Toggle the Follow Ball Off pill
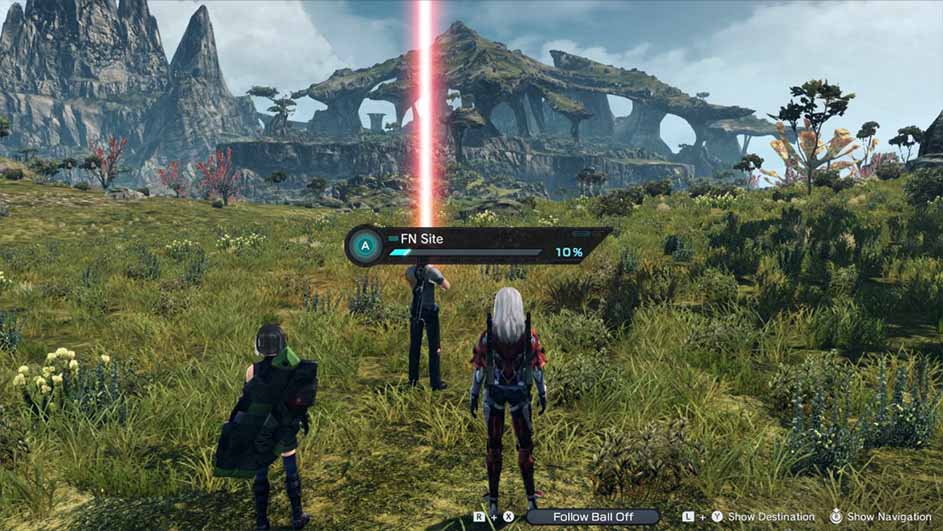The height and width of the screenshot is (531, 943). [594, 517]
